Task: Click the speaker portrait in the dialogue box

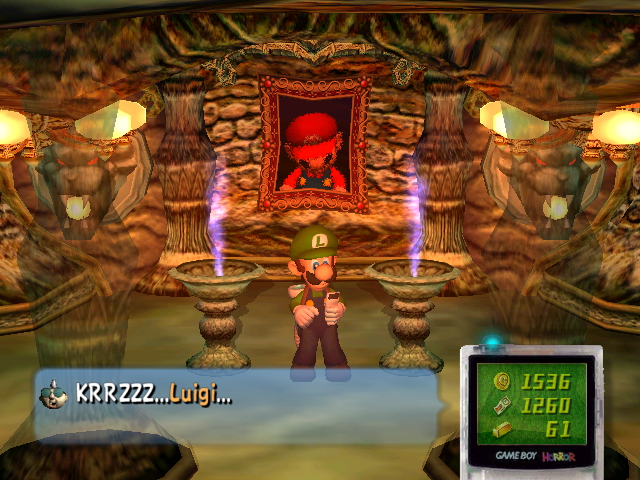Action: pos(54,394)
